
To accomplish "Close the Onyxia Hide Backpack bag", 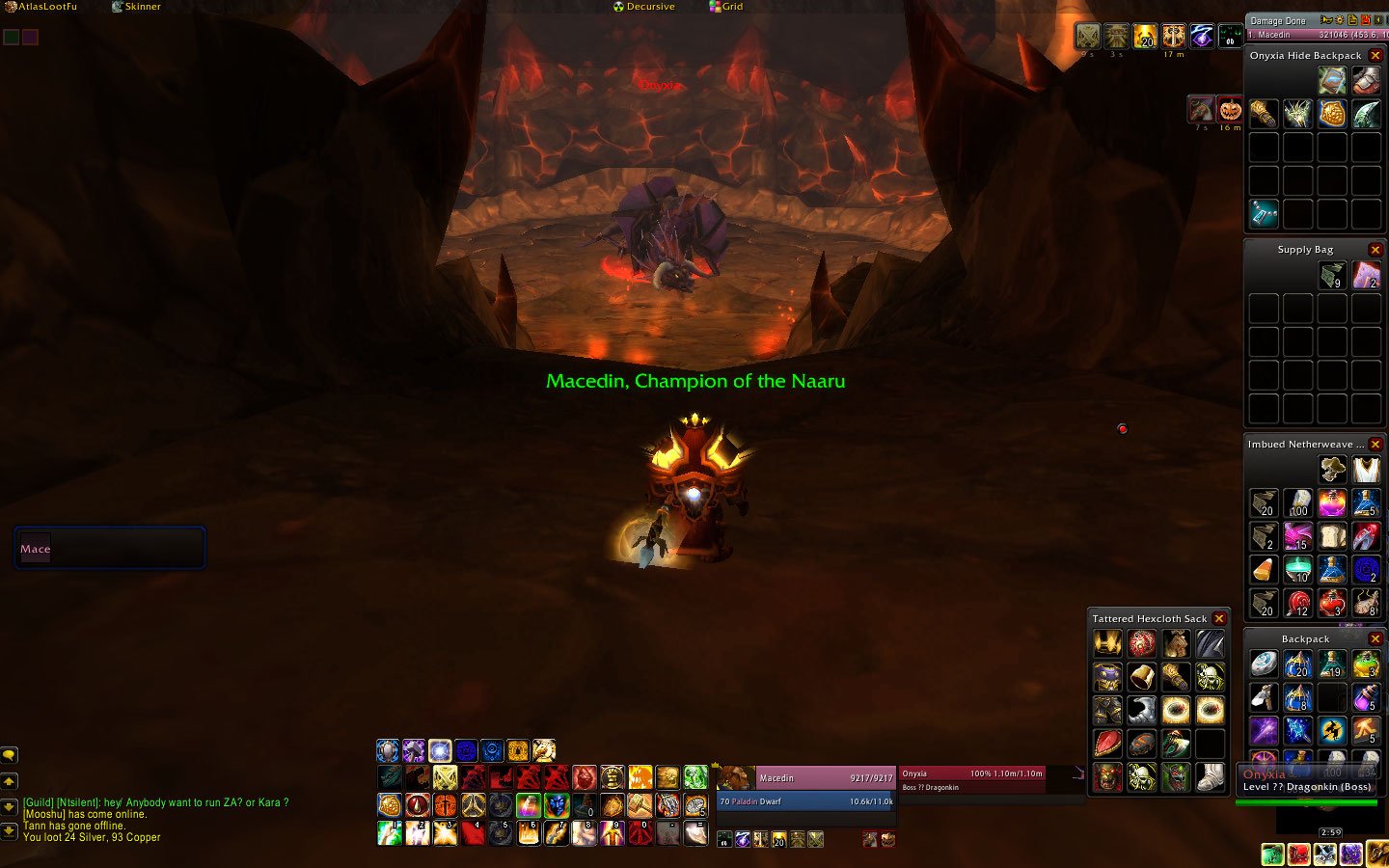I will 1375,56.
